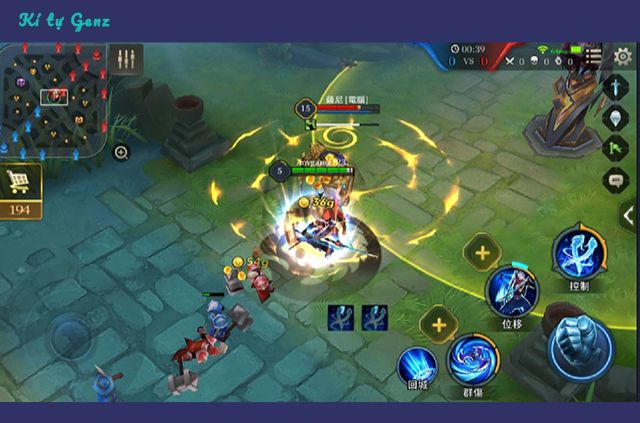640x423 pixels.
Task: Use the 回城 recall ability
Action: [417, 366]
